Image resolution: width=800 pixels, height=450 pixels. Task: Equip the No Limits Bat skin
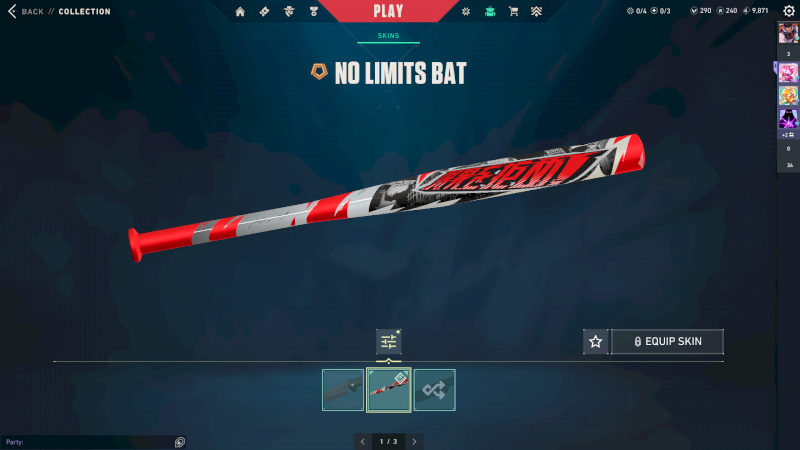tap(667, 342)
